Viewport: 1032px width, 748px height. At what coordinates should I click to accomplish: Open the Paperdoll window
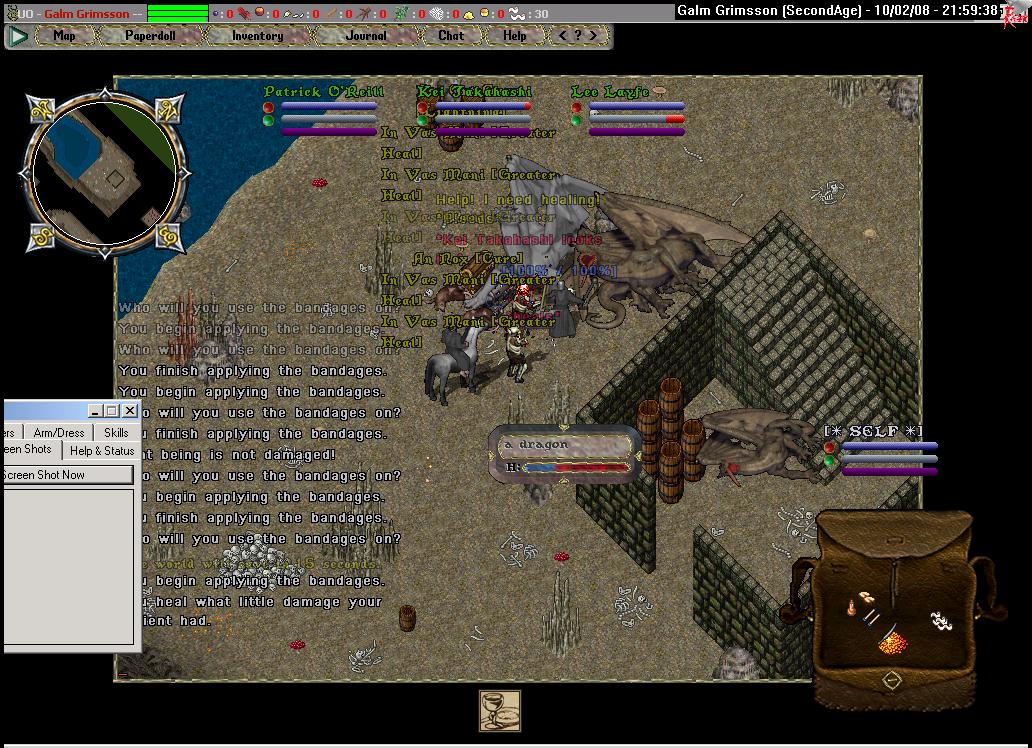pyautogui.click(x=149, y=36)
